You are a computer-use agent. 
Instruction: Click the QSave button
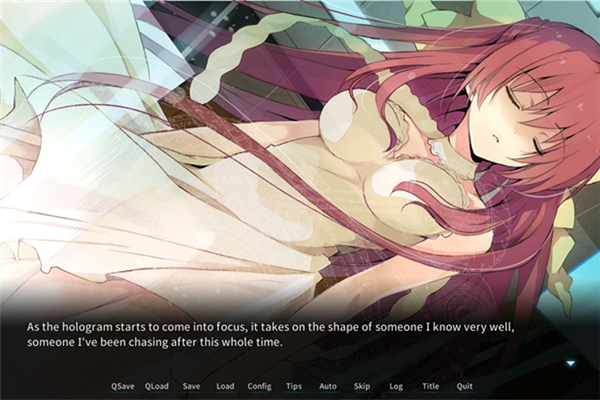click(x=123, y=386)
